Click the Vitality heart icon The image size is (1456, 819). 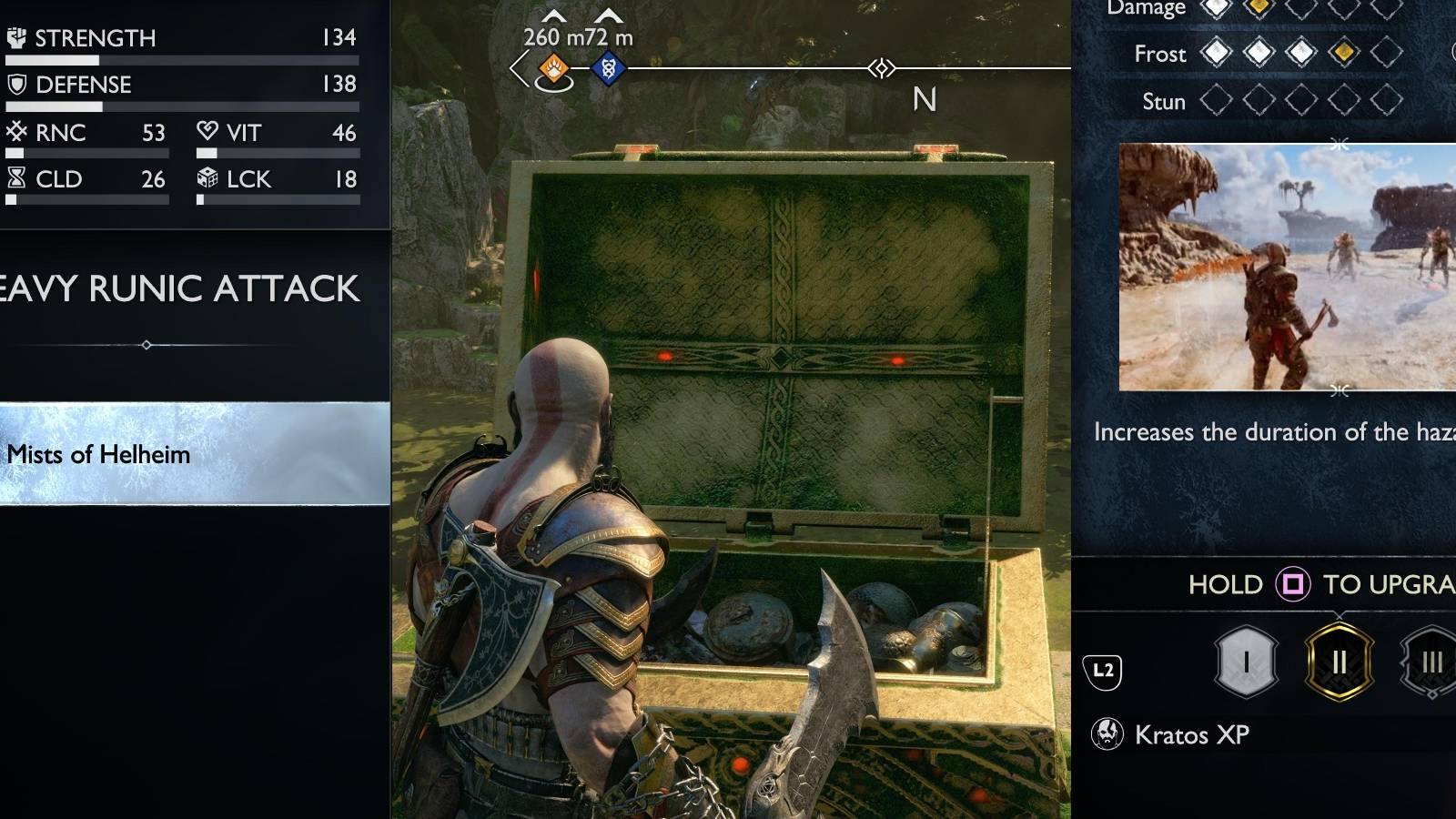coord(207,132)
